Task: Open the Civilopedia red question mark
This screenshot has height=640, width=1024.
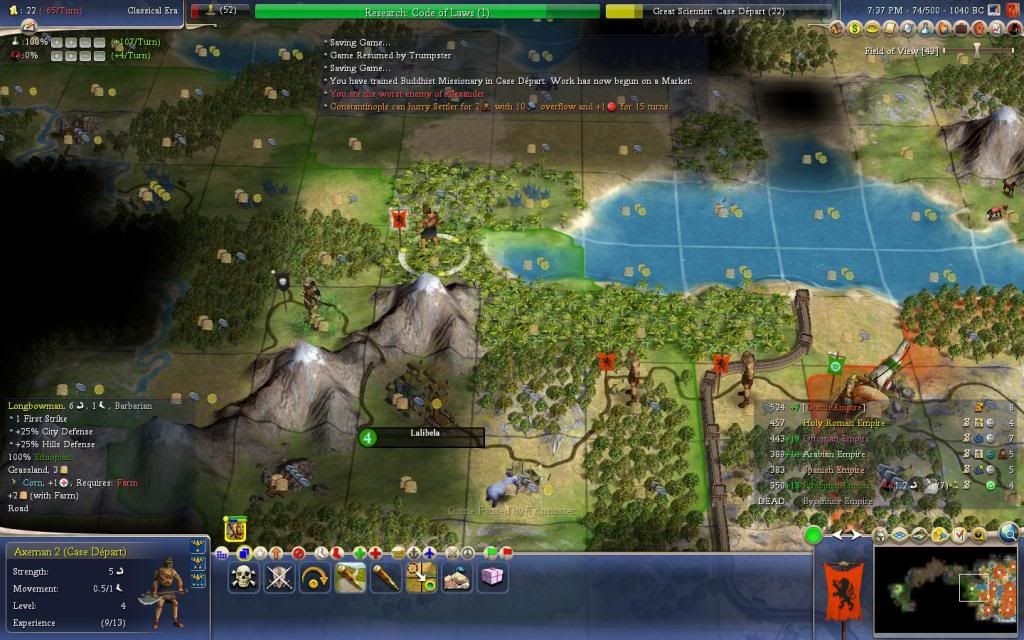Action: tap(1012, 9)
